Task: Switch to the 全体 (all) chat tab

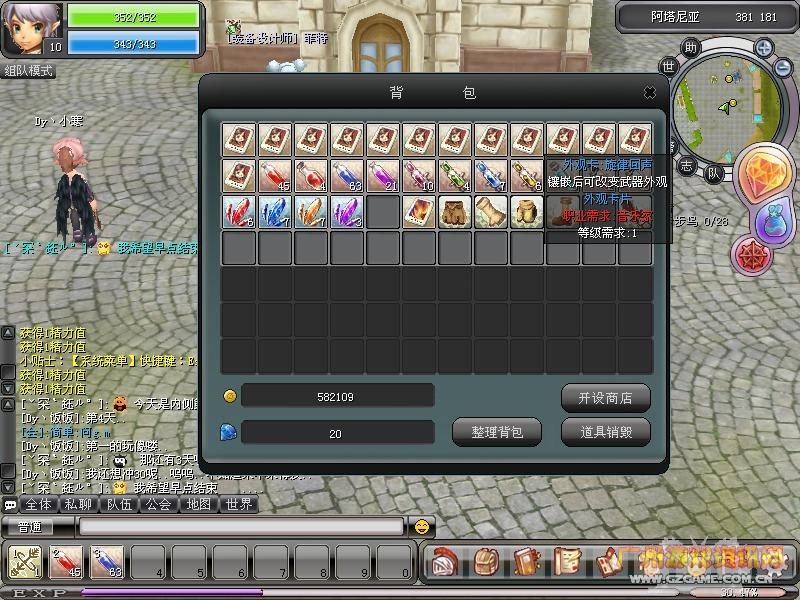Action: [37, 505]
